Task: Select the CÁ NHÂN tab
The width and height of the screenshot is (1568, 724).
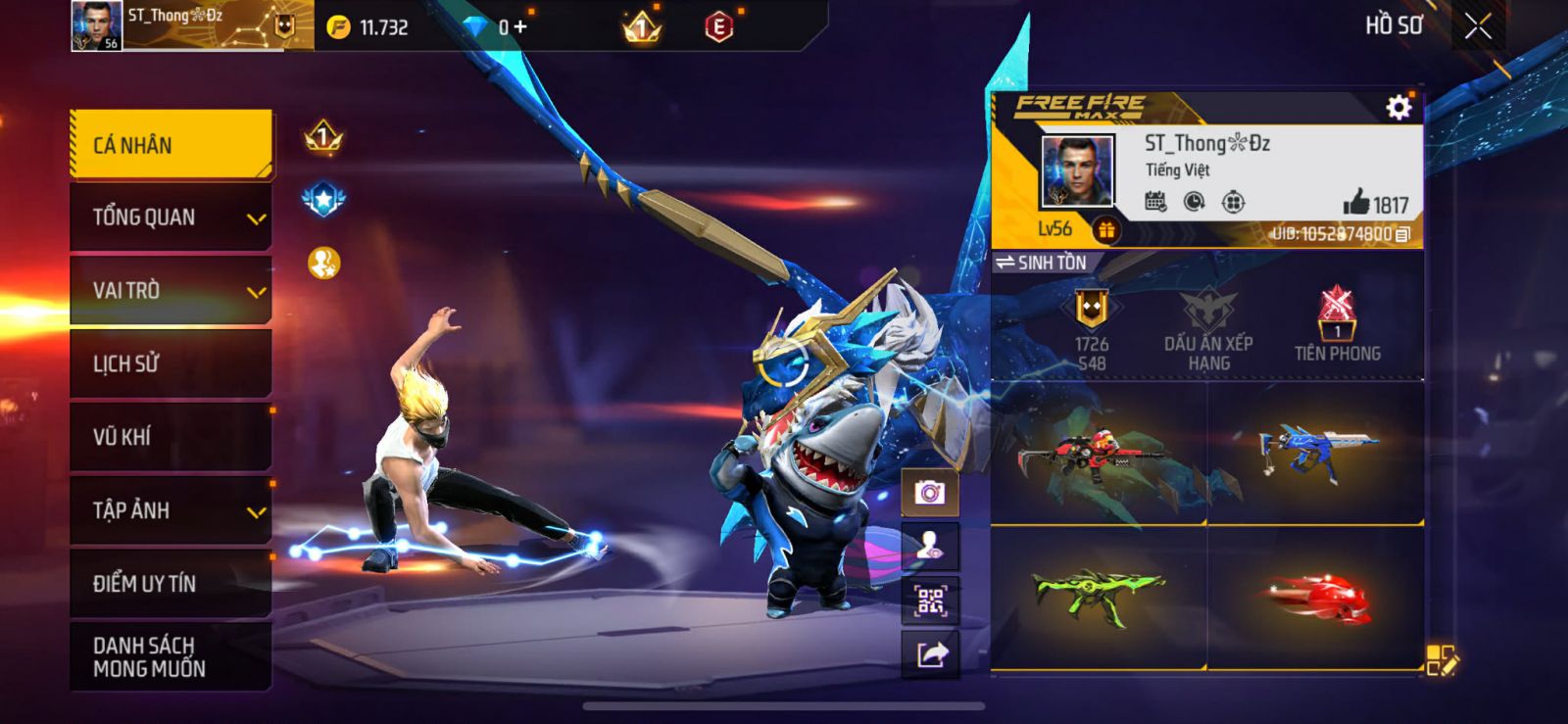Action: point(171,145)
